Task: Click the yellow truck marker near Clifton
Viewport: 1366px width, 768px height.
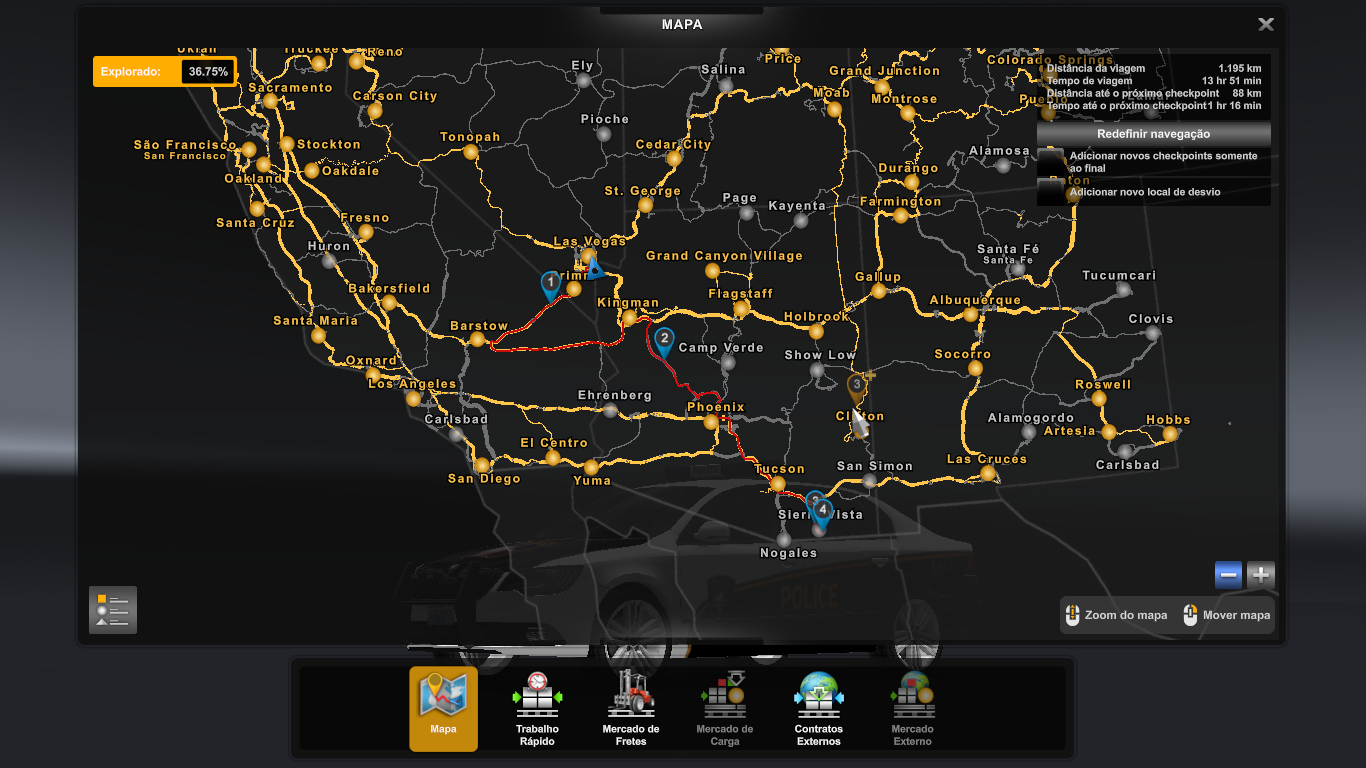Action: point(857,384)
